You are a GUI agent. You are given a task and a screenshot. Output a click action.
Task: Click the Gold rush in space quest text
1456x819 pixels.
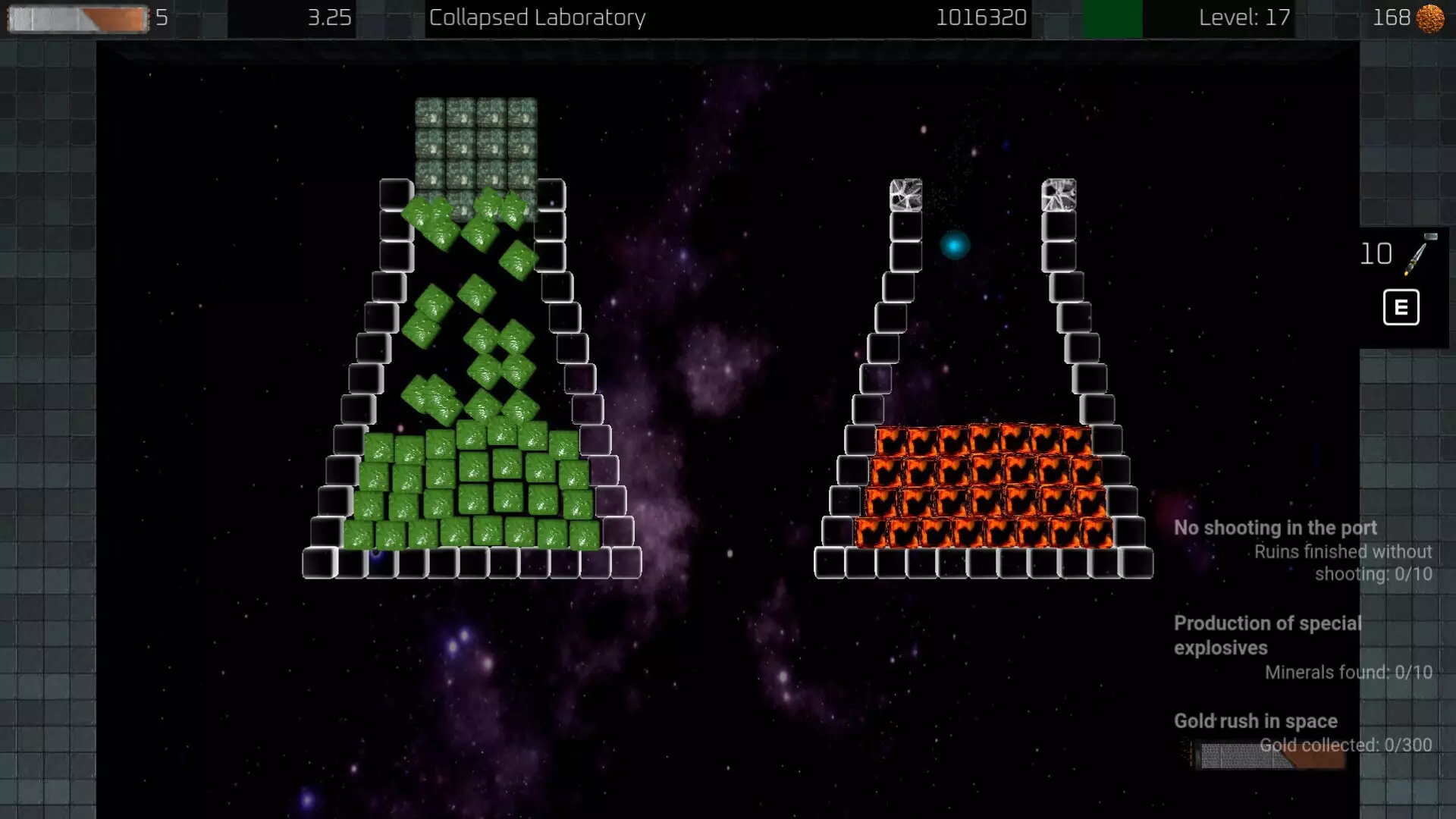click(1255, 720)
